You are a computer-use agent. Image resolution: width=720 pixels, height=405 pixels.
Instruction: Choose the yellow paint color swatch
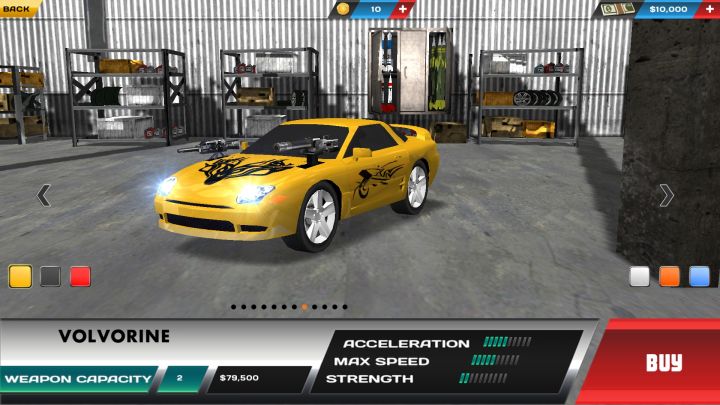pyautogui.click(x=20, y=276)
